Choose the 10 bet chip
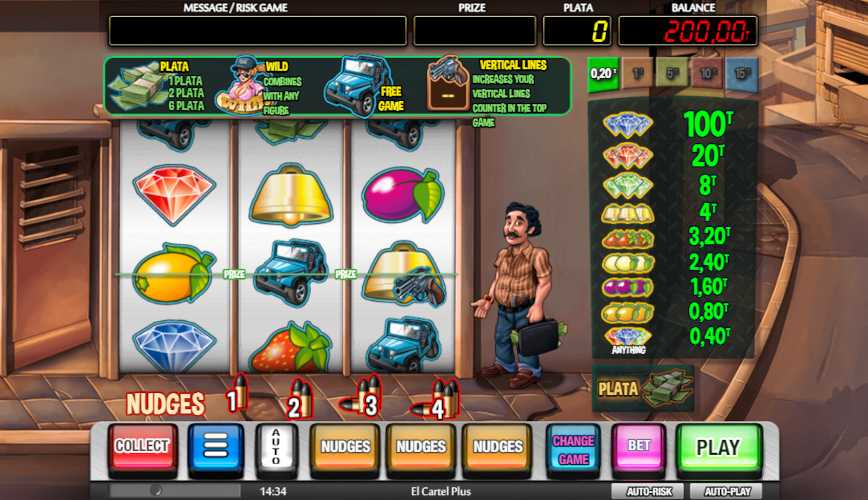 click(706, 73)
